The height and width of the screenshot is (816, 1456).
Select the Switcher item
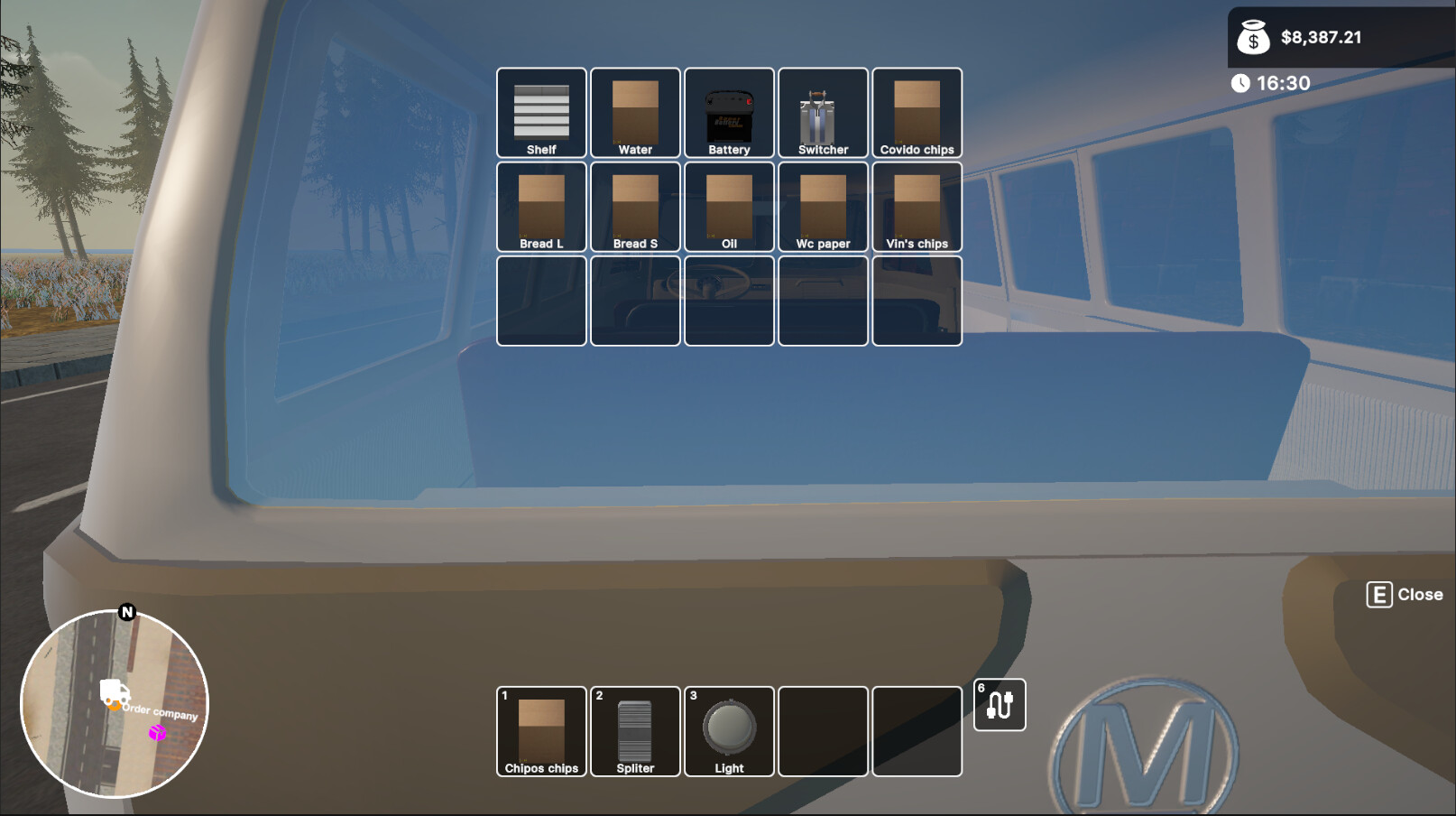pyautogui.click(x=822, y=113)
